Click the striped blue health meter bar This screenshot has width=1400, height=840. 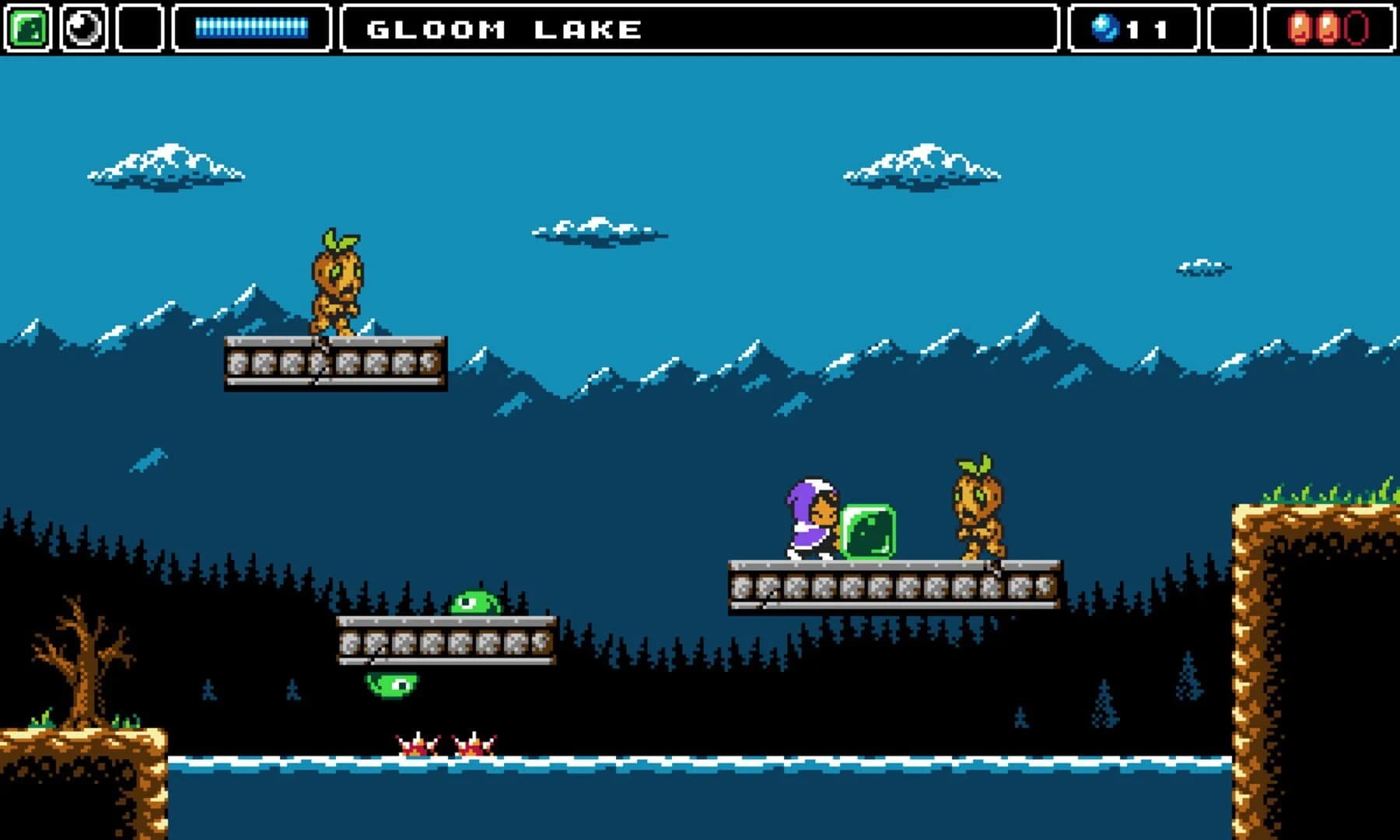point(253,26)
